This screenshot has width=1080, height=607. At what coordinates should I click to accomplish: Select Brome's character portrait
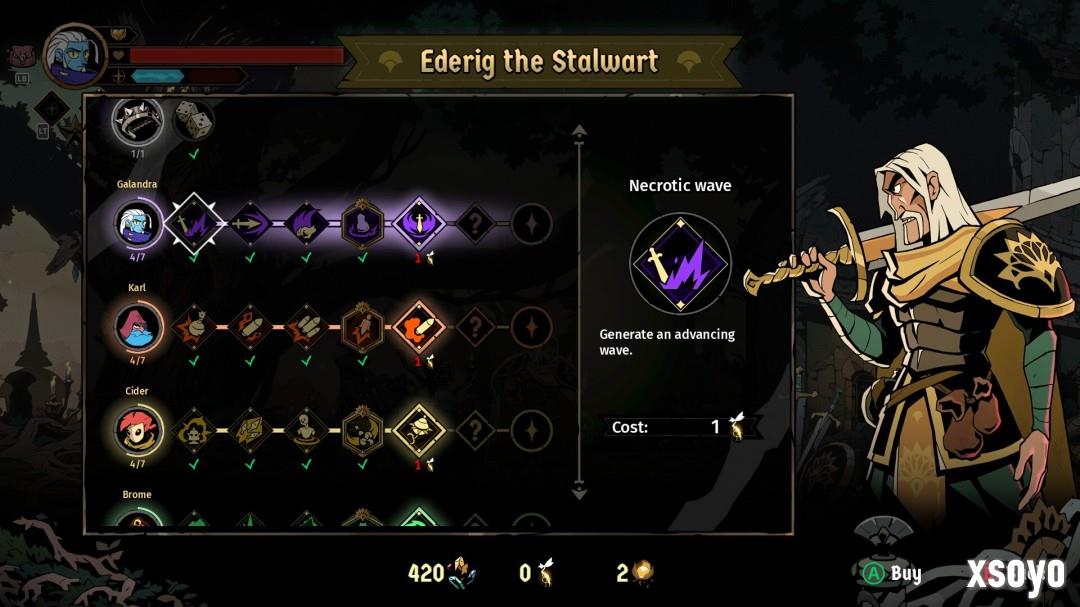[x=137, y=520]
